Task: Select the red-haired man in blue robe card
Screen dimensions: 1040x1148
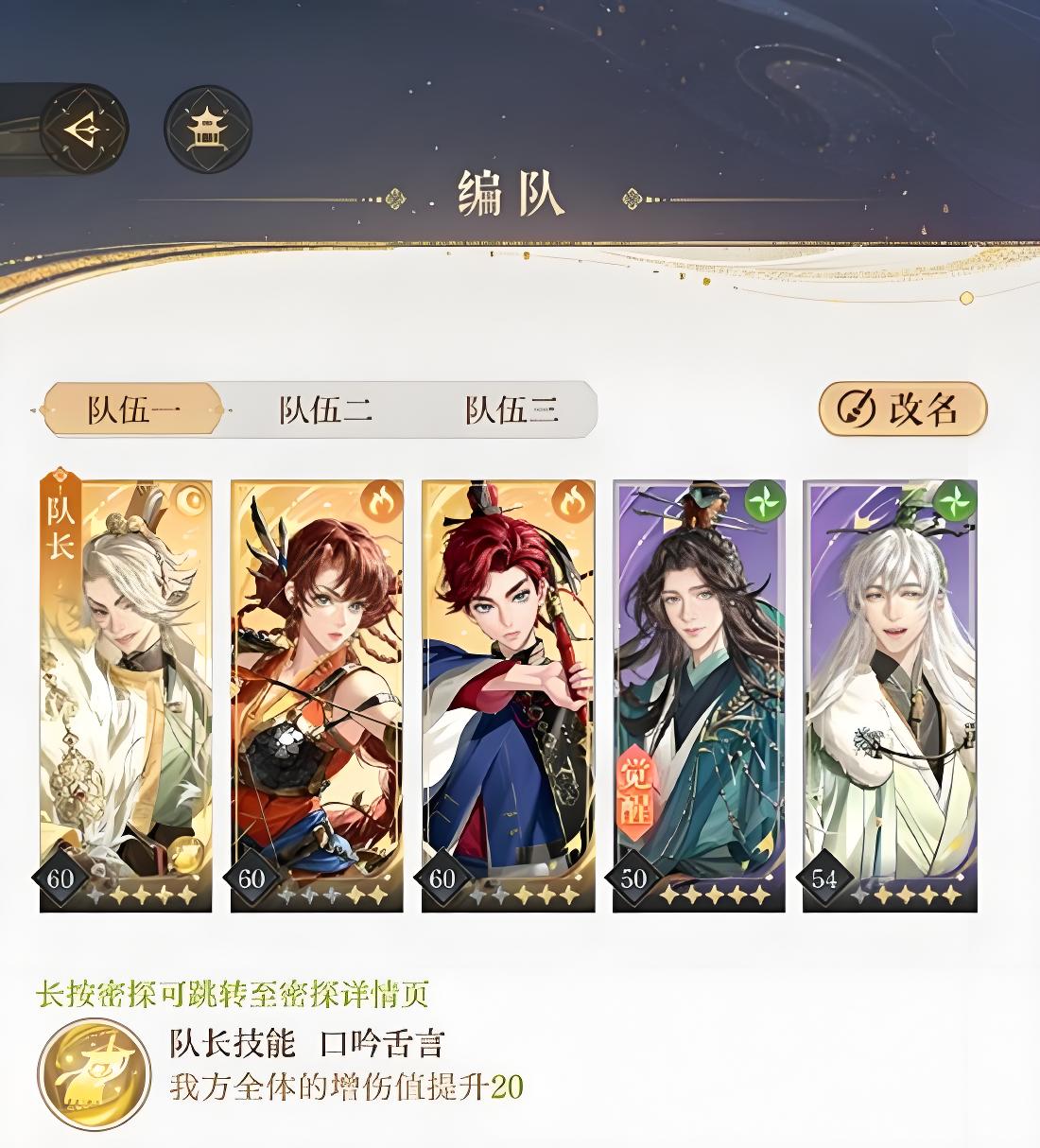Action: pos(508,695)
